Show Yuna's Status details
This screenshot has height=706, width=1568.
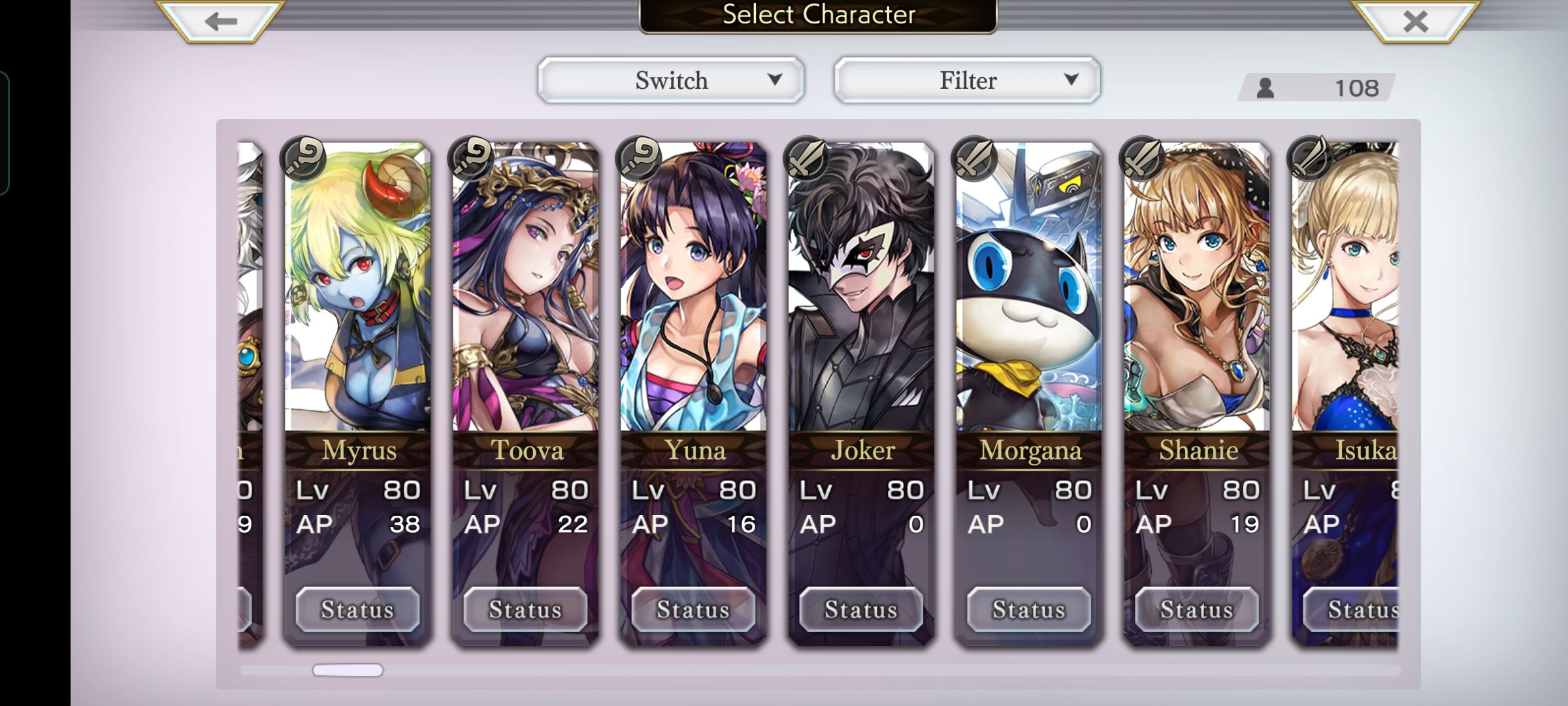click(693, 609)
